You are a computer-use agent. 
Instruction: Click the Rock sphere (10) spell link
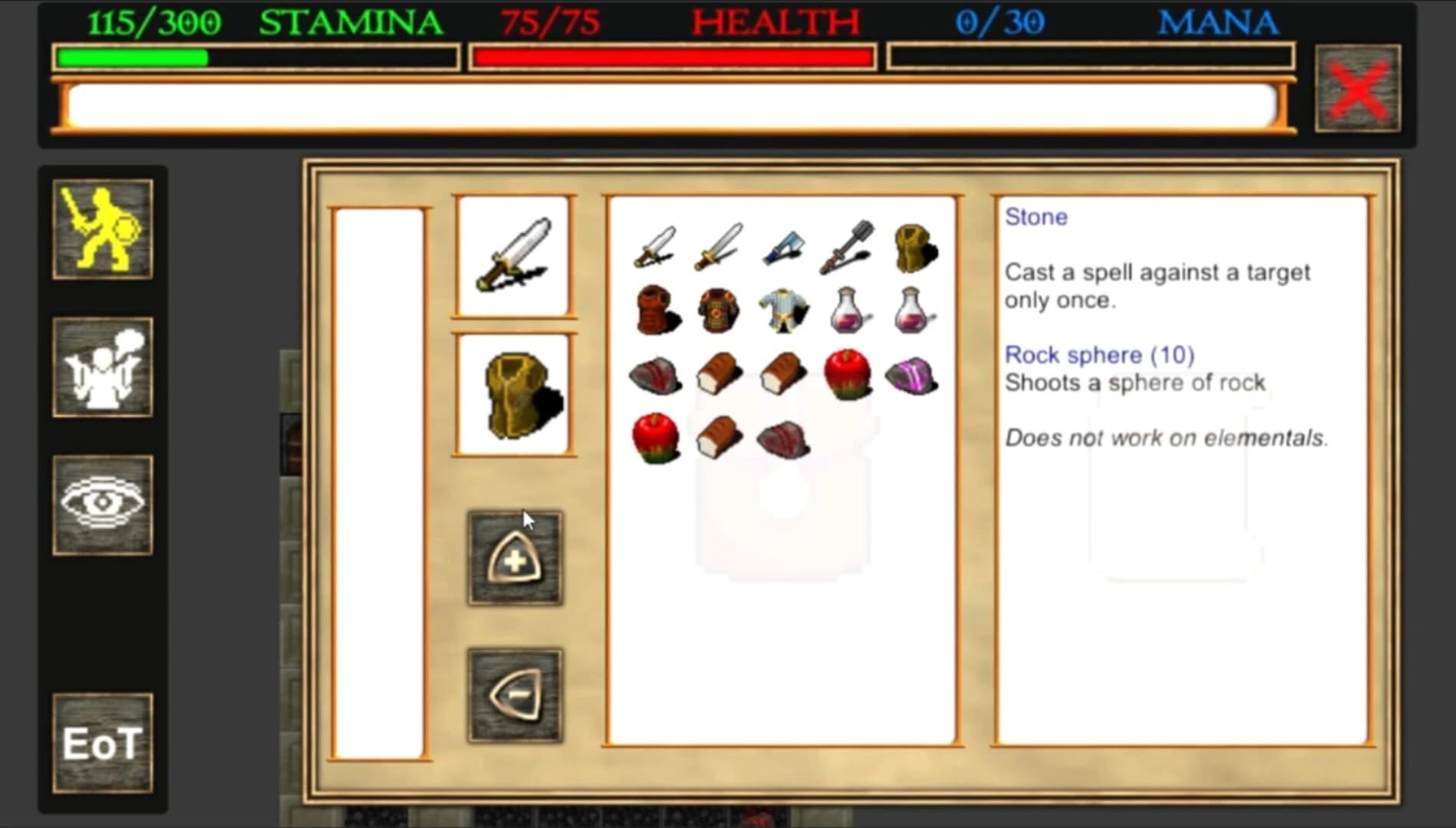(x=1100, y=355)
